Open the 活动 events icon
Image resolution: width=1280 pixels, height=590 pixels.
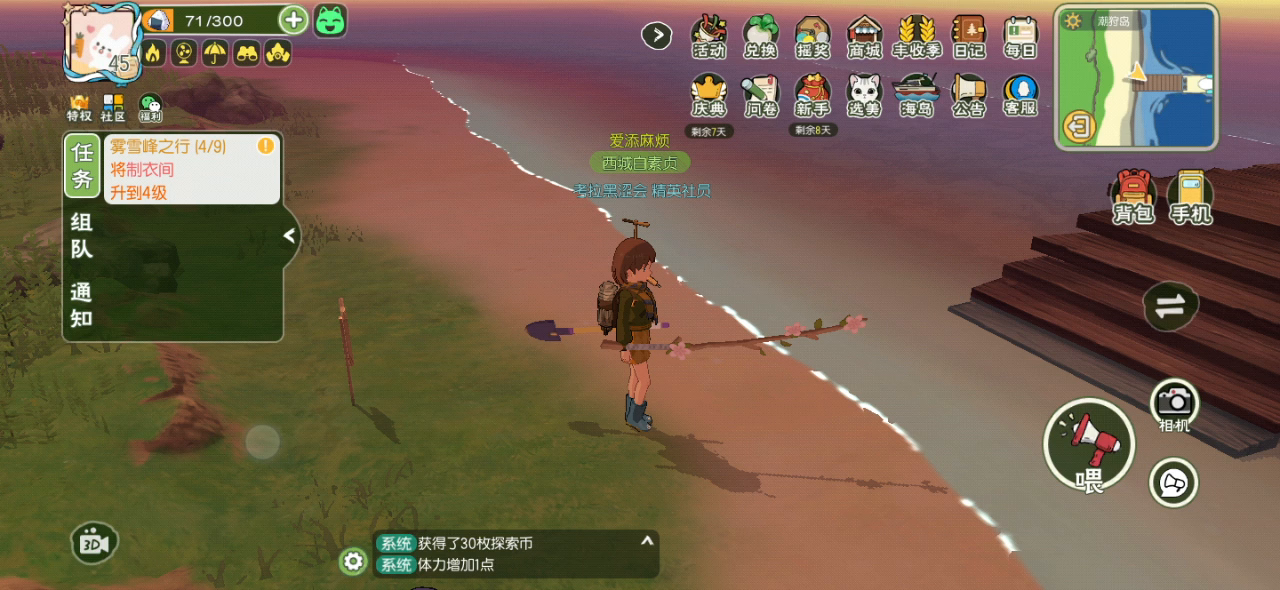tap(709, 38)
